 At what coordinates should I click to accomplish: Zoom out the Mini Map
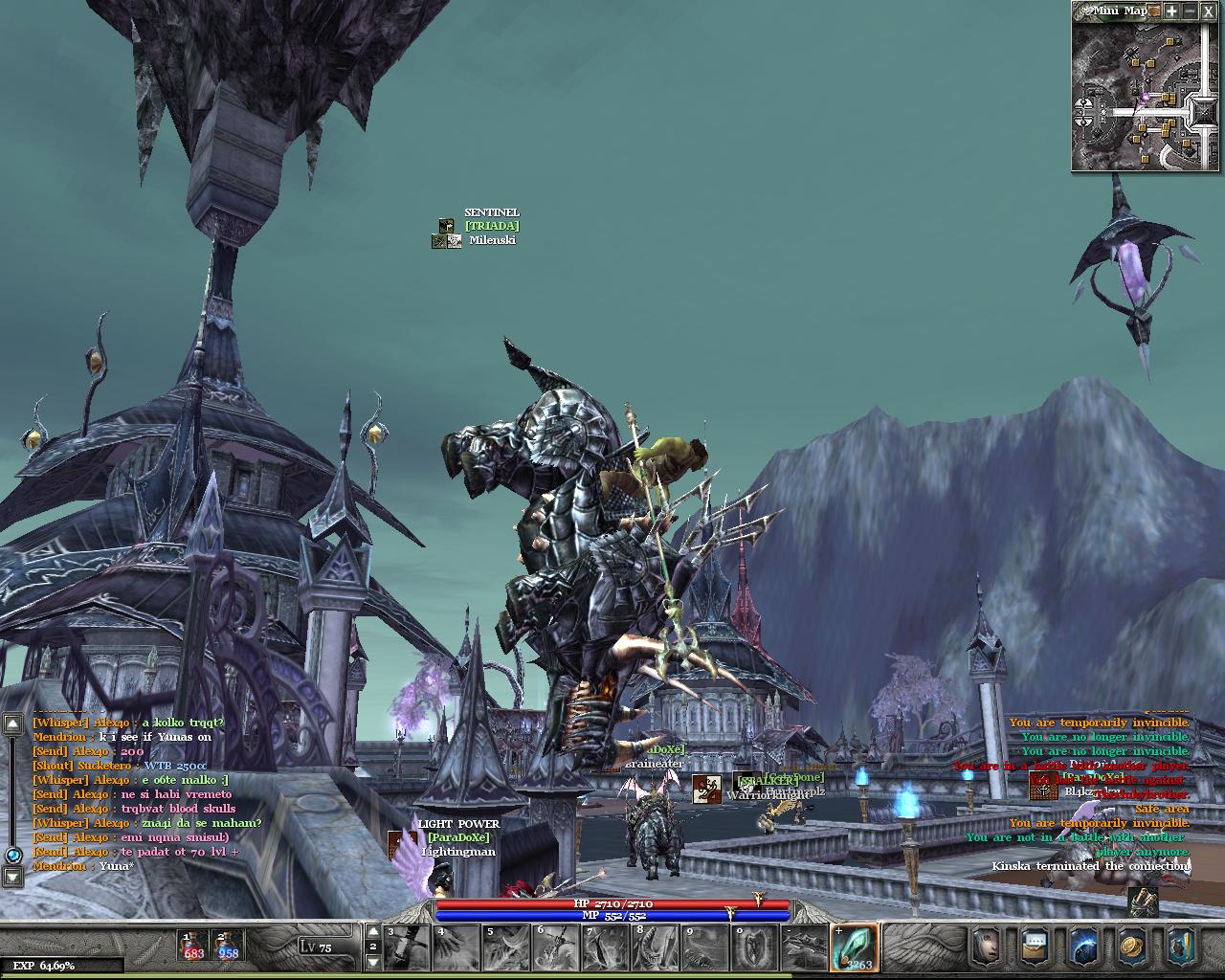click(x=1190, y=11)
